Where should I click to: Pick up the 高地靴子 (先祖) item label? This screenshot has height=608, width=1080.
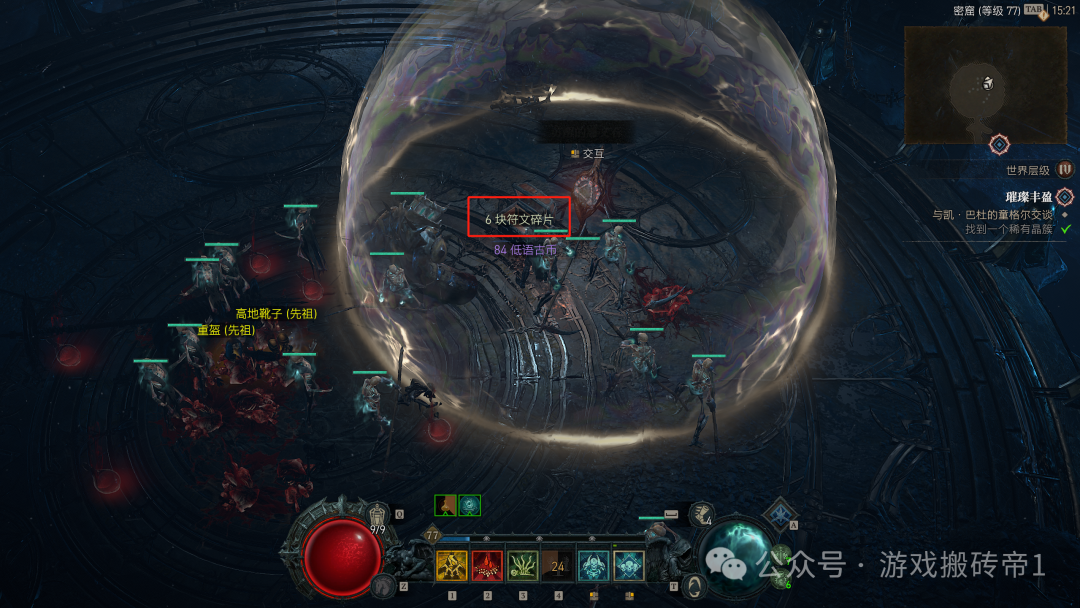point(276,314)
